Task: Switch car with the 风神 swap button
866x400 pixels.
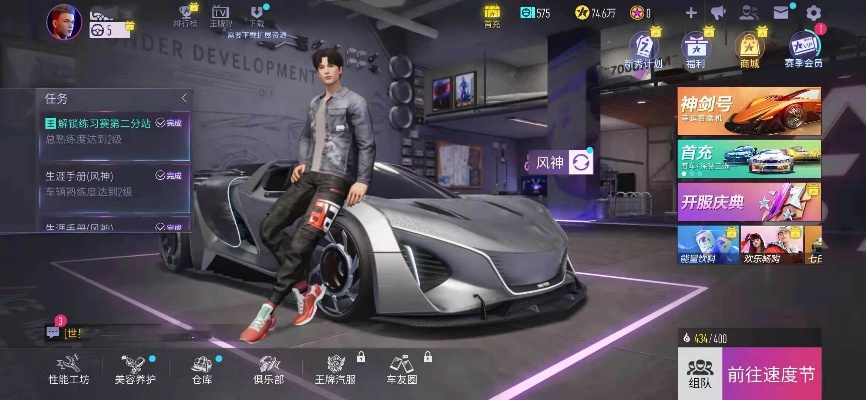Action: [x=581, y=162]
